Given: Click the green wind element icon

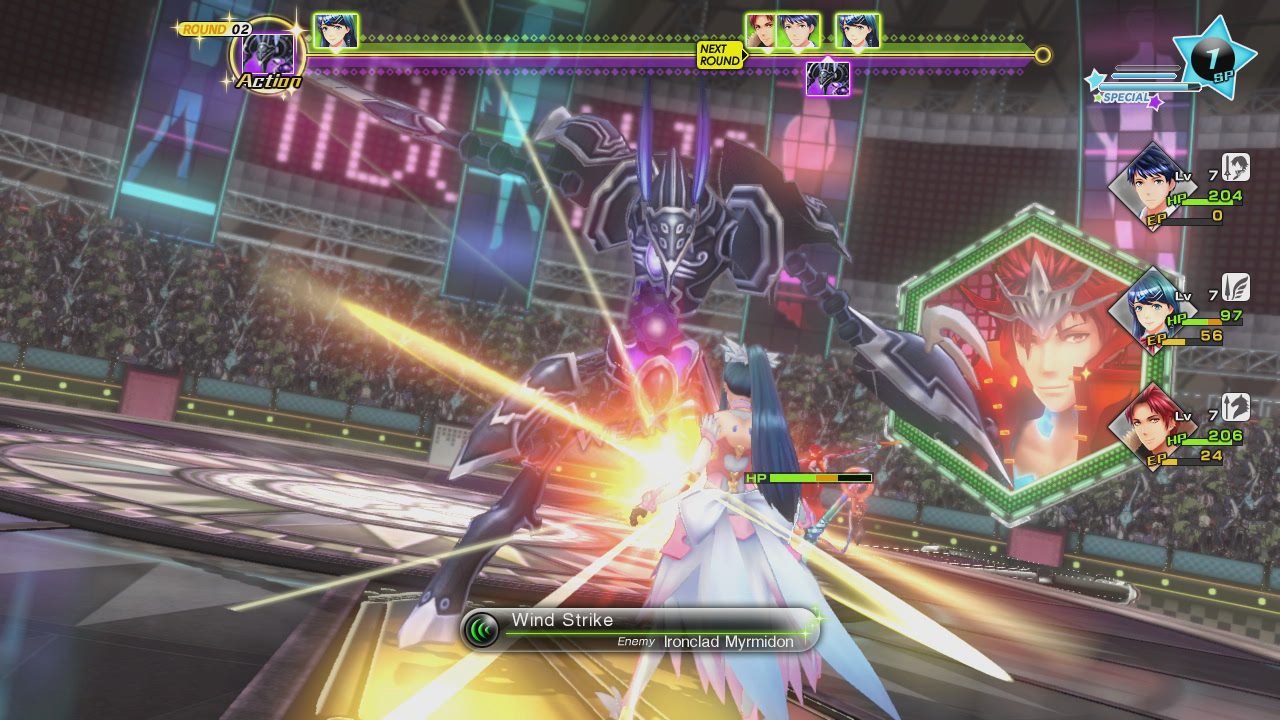Looking at the screenshot, I should click(x=482, y=630).
